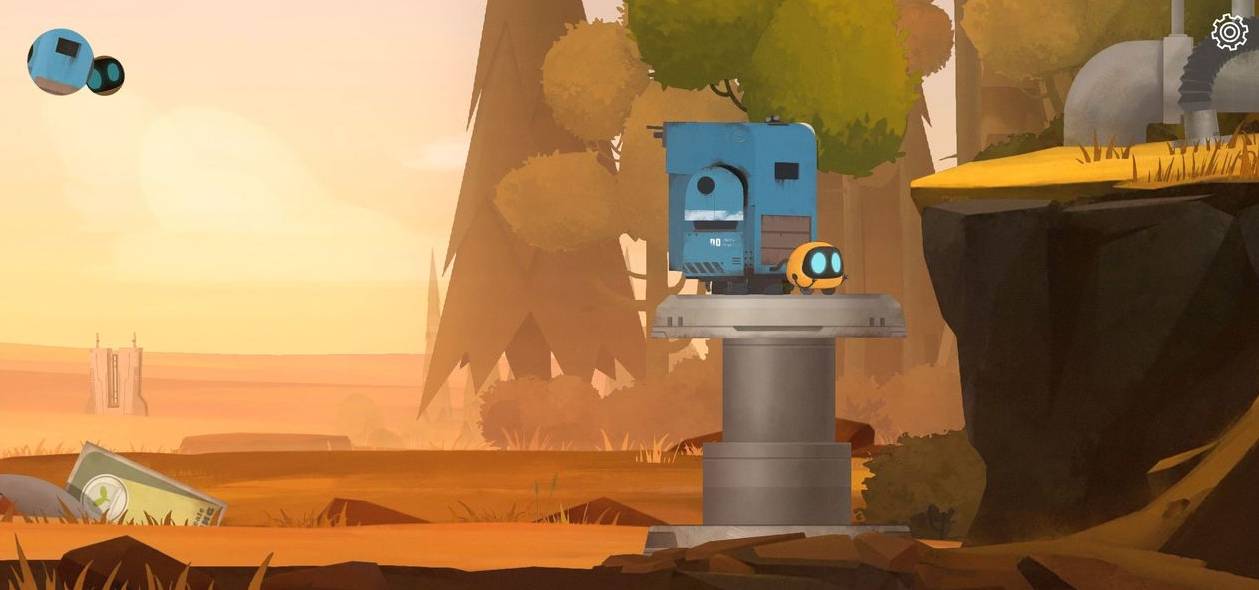This screenshot has height=590, width=1259.
Task: Select the blue box robot portrait
Action: (59, 61)
